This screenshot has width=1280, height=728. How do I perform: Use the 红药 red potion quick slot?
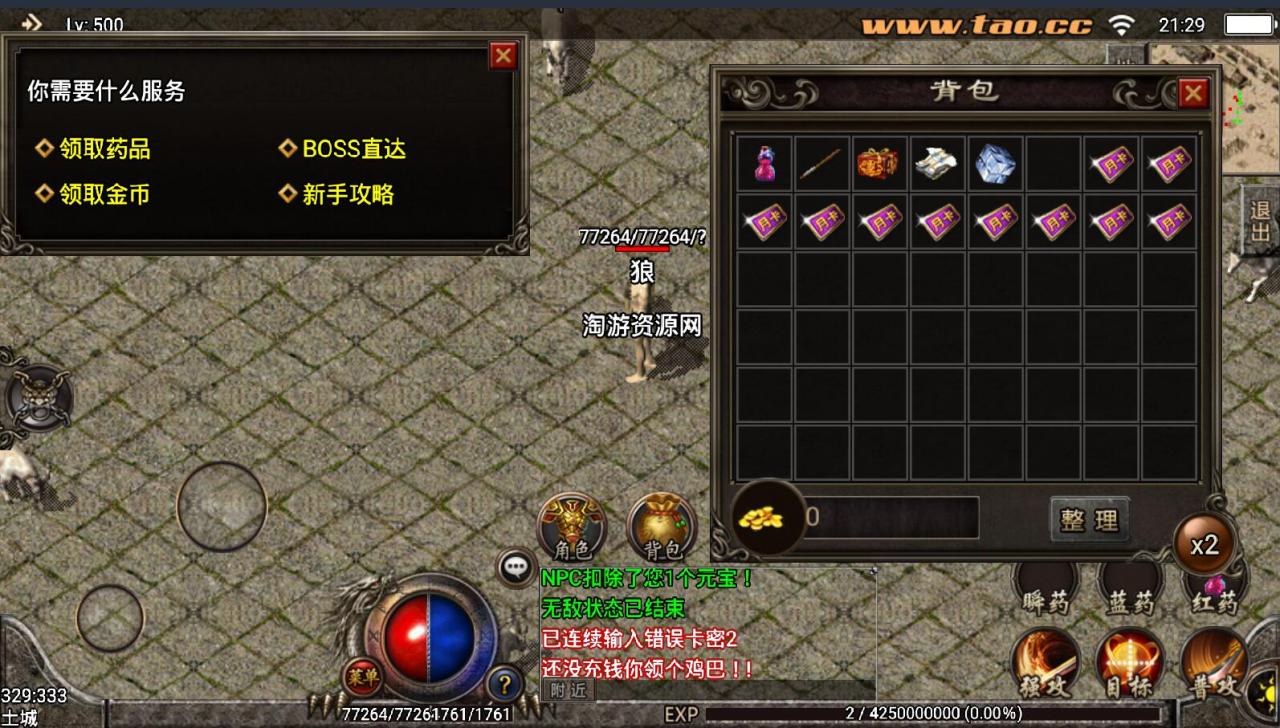click(1213, 590)
